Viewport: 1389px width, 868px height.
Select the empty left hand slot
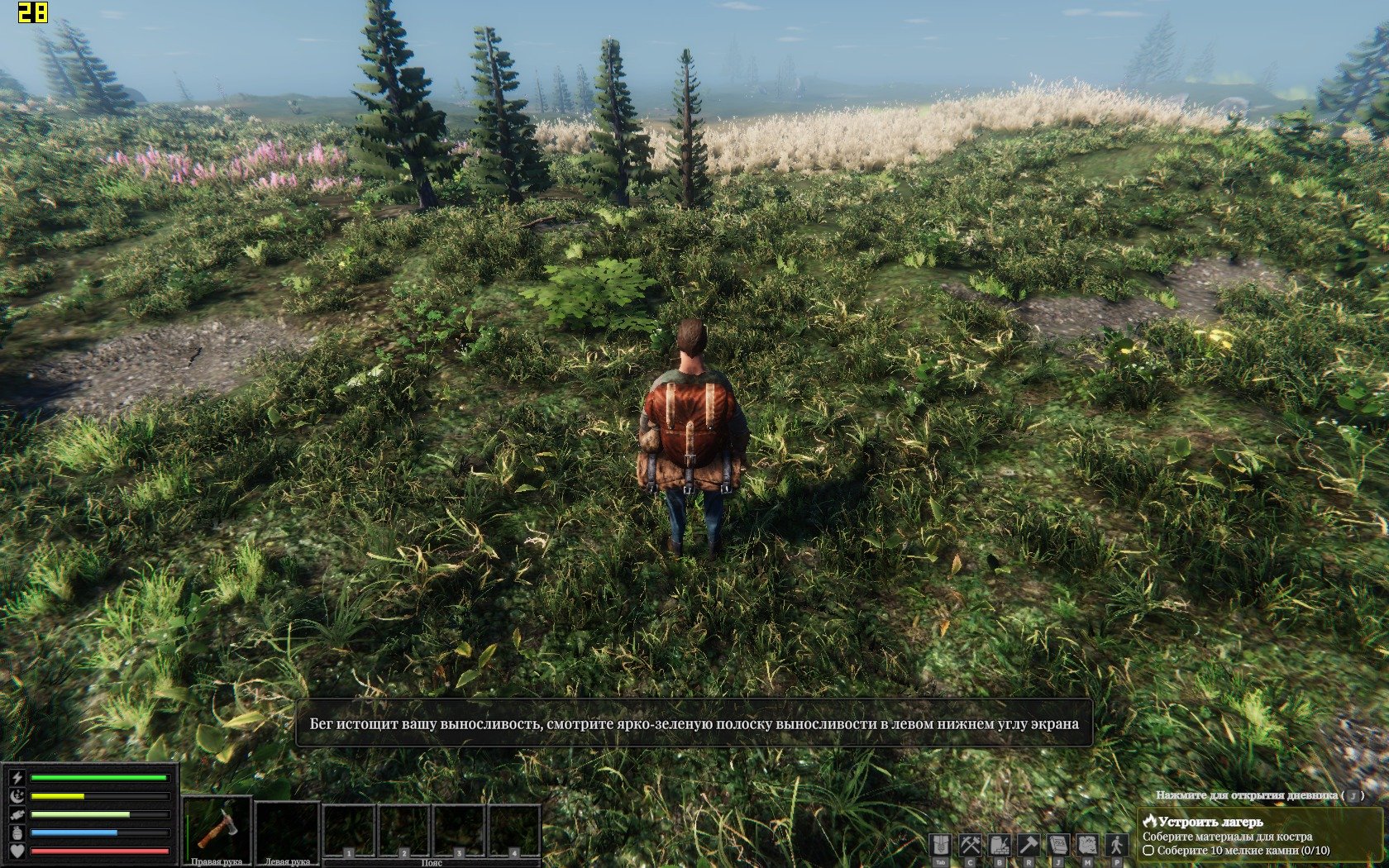click(x=287, y=829)
